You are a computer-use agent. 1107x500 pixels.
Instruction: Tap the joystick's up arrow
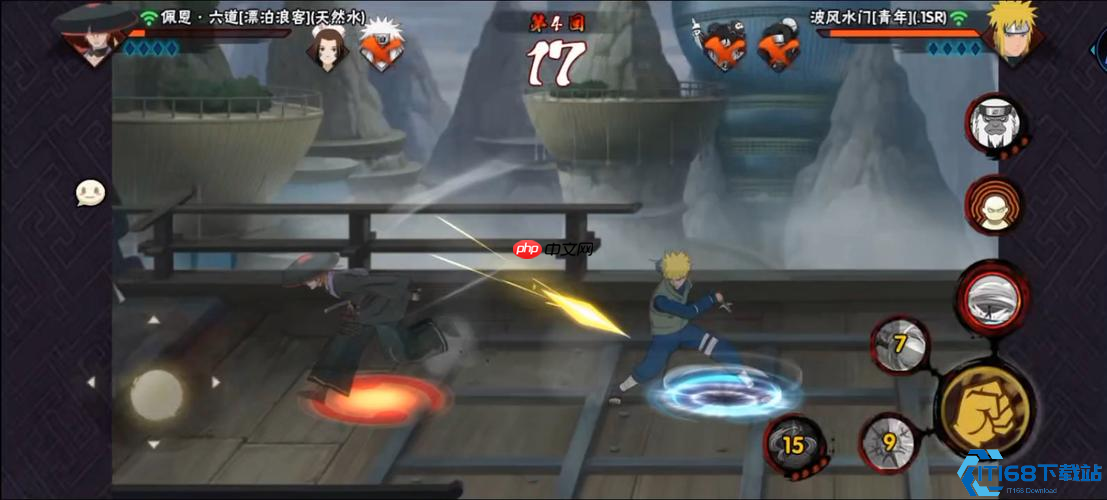pyautogui.click(x=153, y=321)
